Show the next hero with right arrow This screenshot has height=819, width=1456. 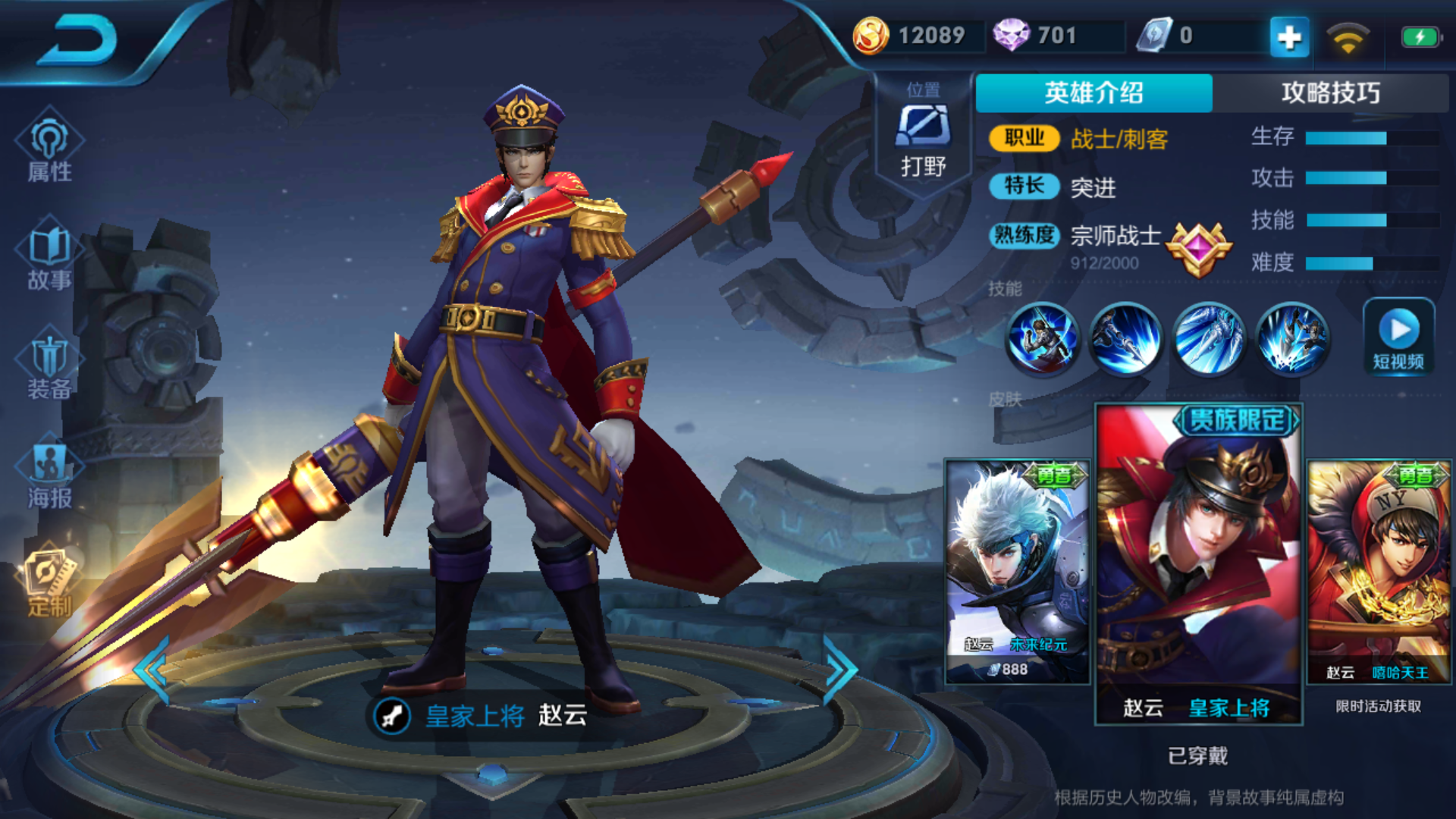(840, 669)
